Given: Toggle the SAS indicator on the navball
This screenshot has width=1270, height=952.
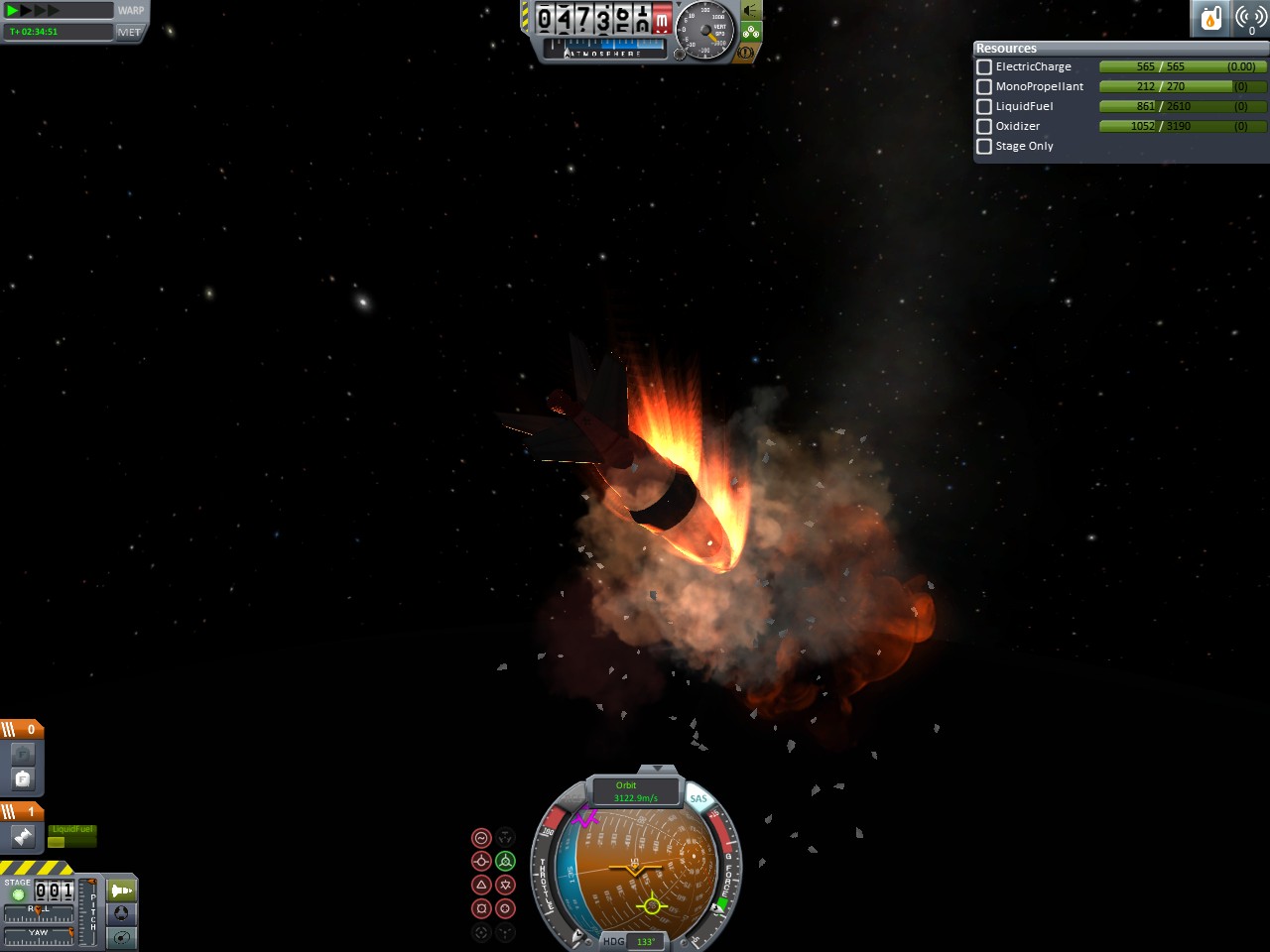Looking at the screenshot, I should click(x=699, y=798).
